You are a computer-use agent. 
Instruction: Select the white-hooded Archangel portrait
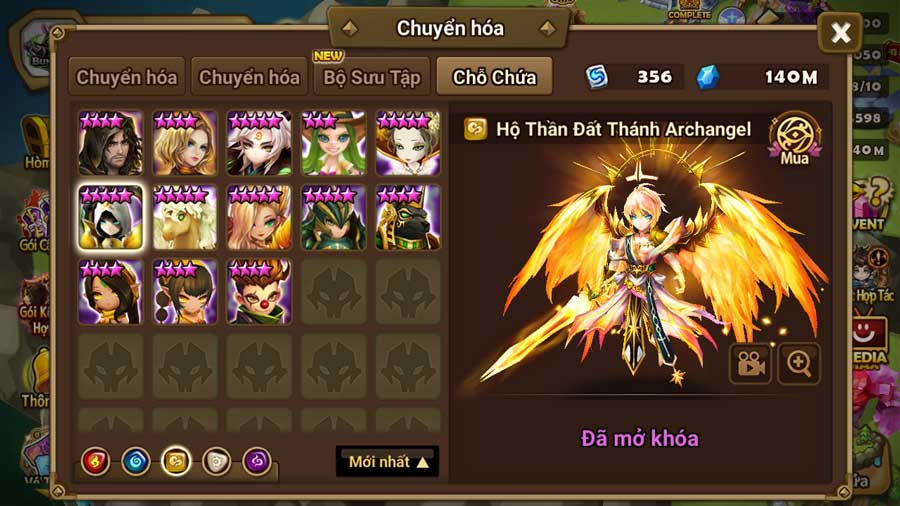(x=110, y=217)
